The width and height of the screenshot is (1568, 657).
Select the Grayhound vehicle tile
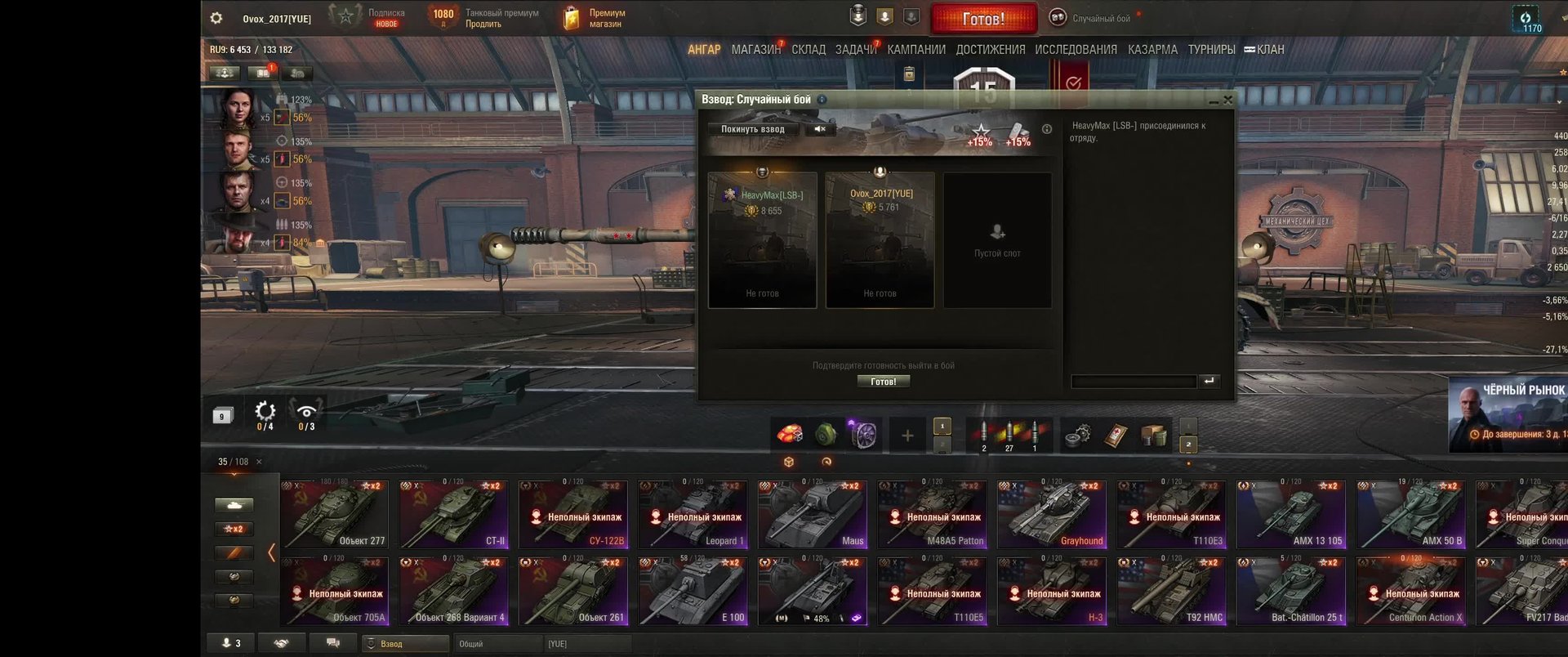(x=1051, y=515)
